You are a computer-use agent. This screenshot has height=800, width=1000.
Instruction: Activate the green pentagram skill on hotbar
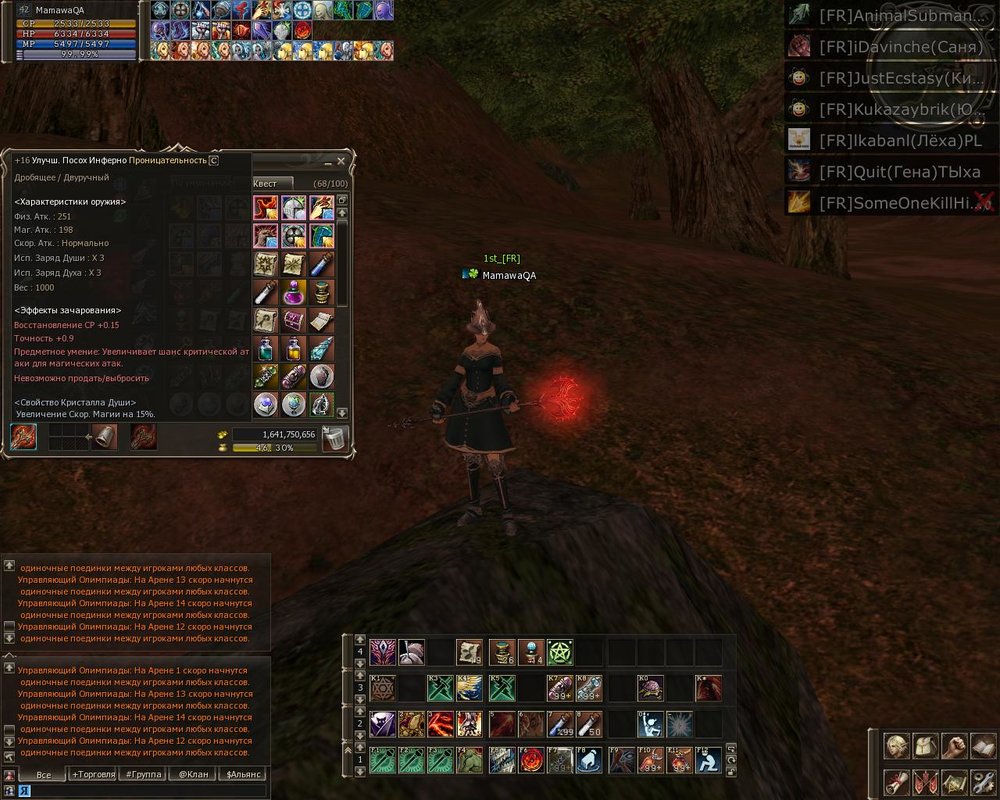pyautogui.click(x=559, y=652)
